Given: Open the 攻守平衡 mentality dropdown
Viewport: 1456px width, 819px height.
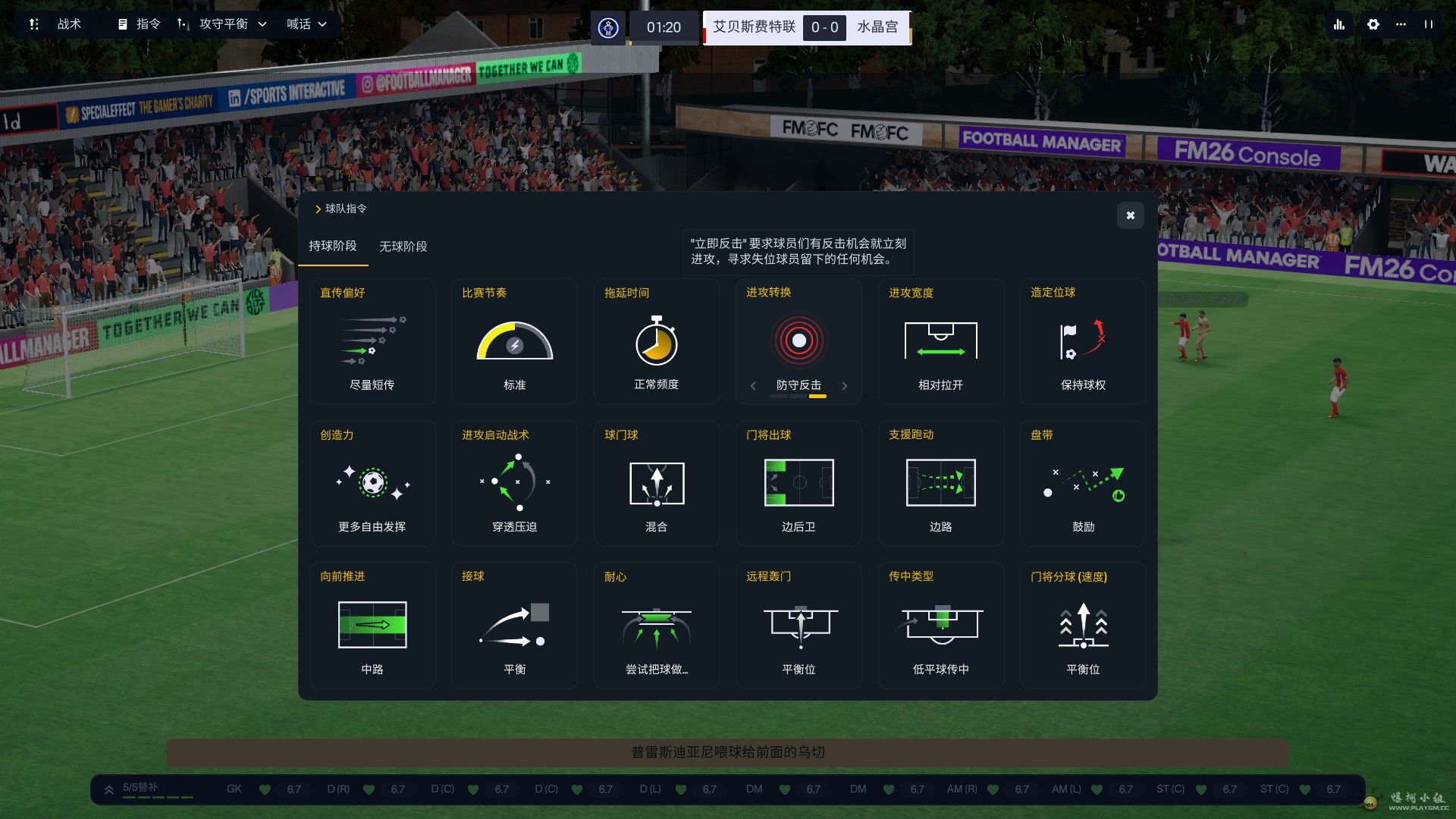Looking at the screenshot, I should pos(223,24).
